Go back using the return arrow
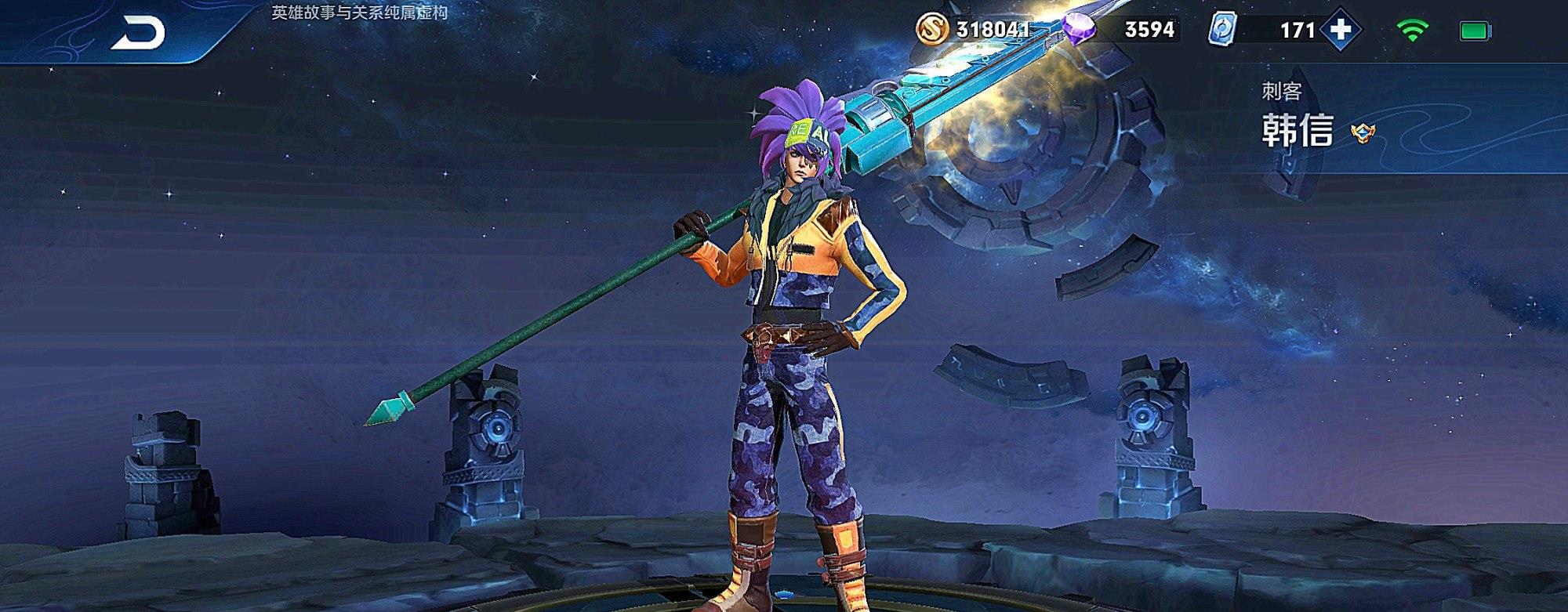The image size is (1568, 612). pos(138,33)
